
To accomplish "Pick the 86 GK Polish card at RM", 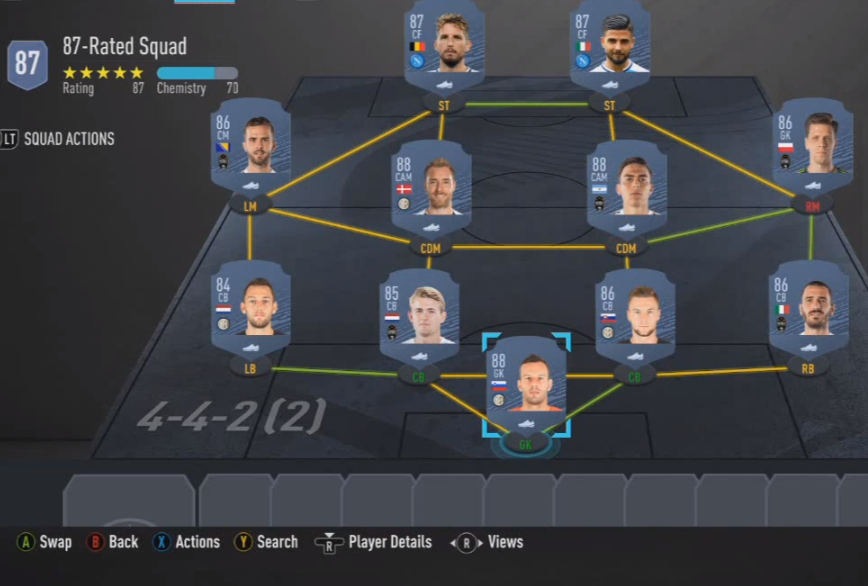I will 812,147.
